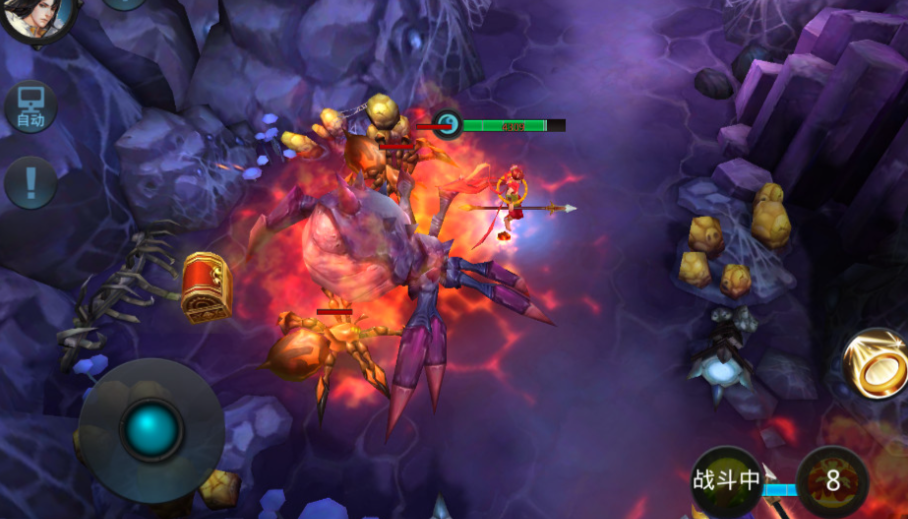
Task: Open the exclamation mark alert button
Action: click(30, 183)
